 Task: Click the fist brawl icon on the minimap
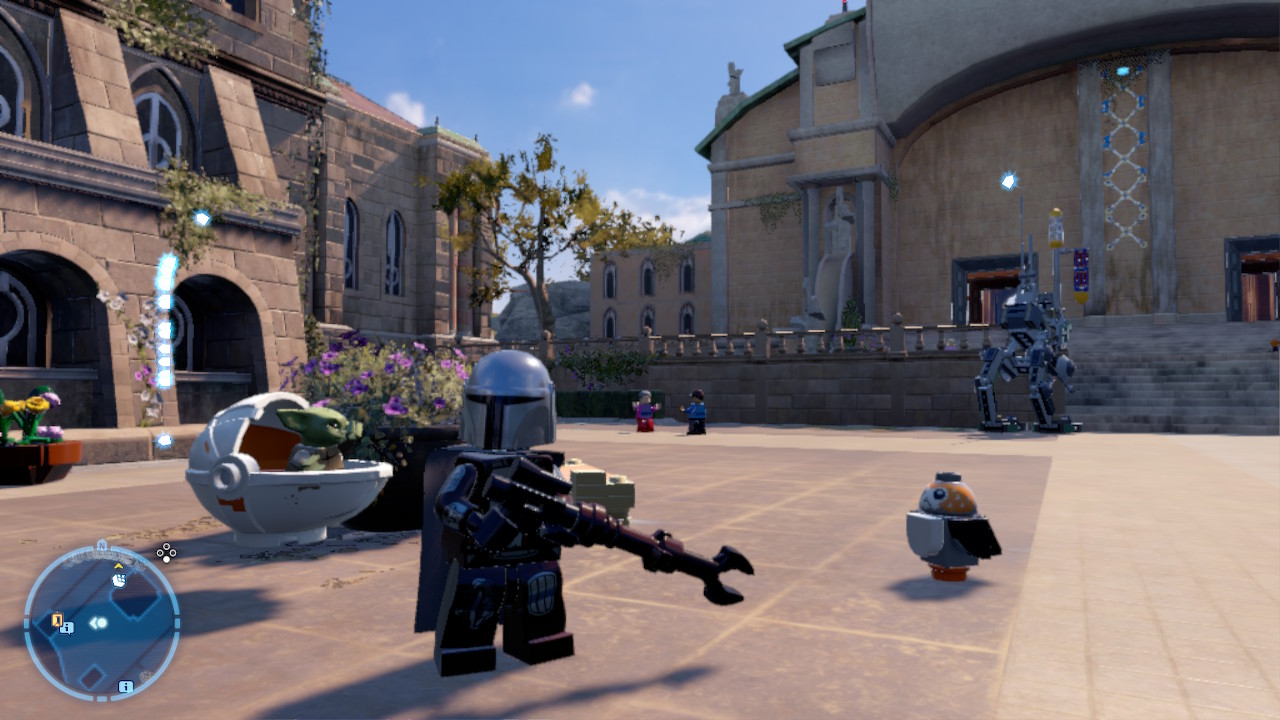[x=119, y=581]
